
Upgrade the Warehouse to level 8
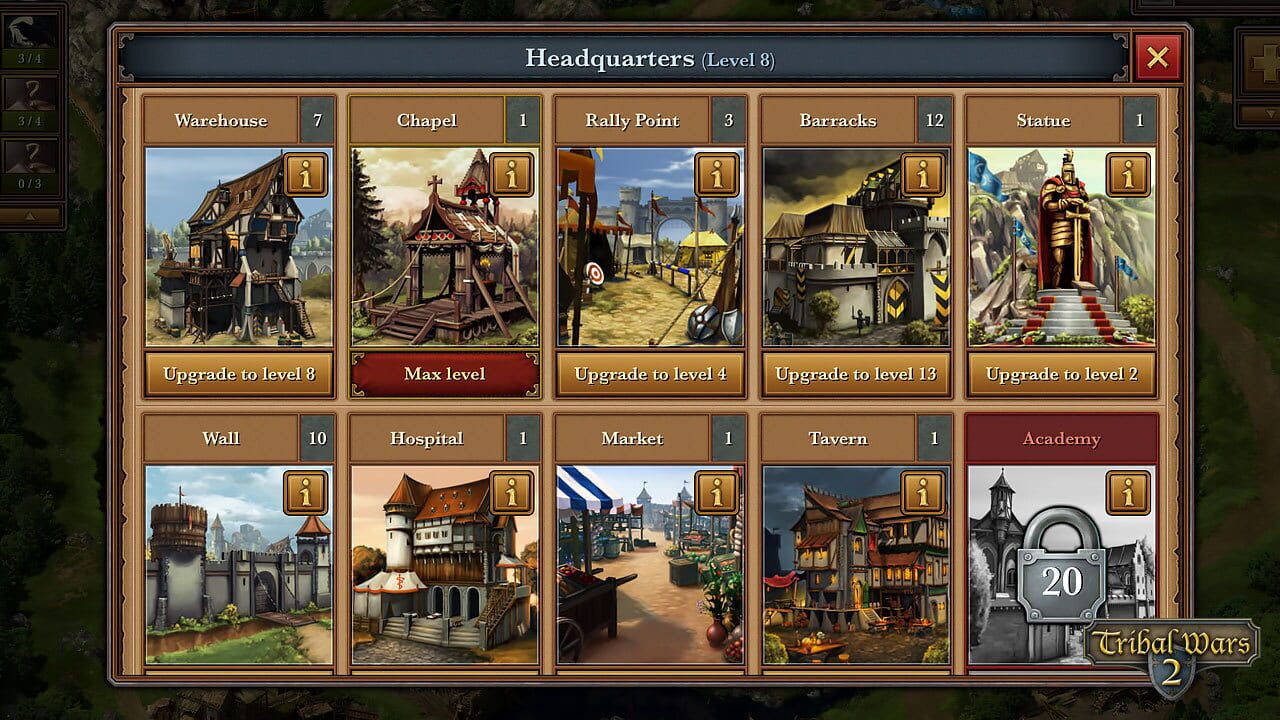[238, 374]
